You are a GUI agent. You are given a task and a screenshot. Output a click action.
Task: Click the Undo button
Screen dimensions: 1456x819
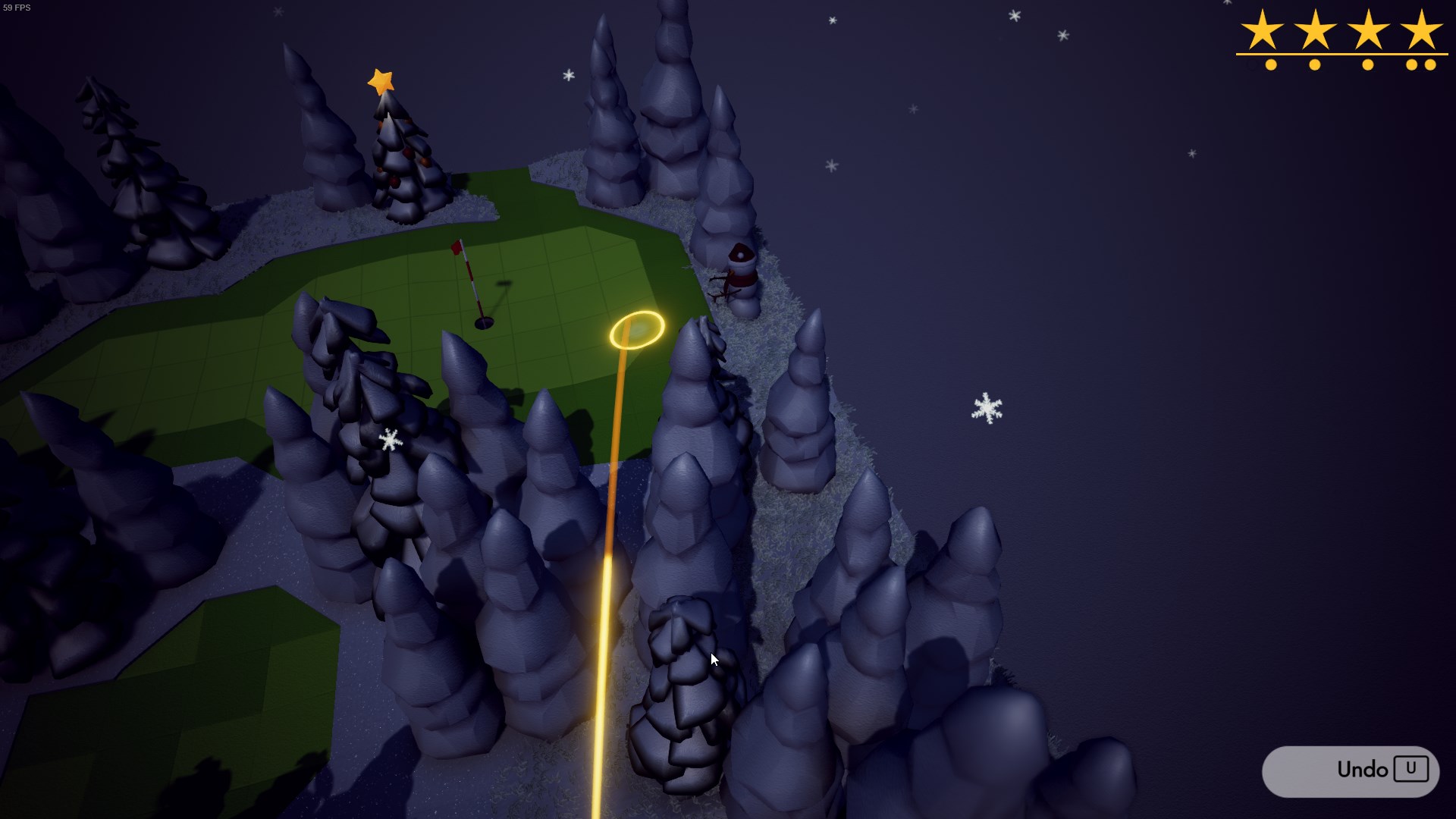1351,770
